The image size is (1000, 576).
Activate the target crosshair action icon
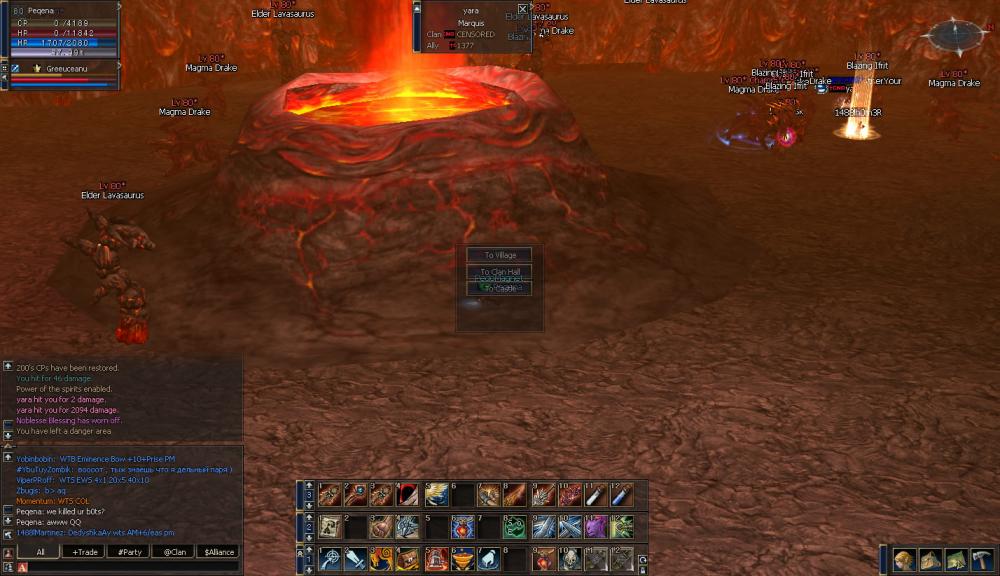coord(330,559)
